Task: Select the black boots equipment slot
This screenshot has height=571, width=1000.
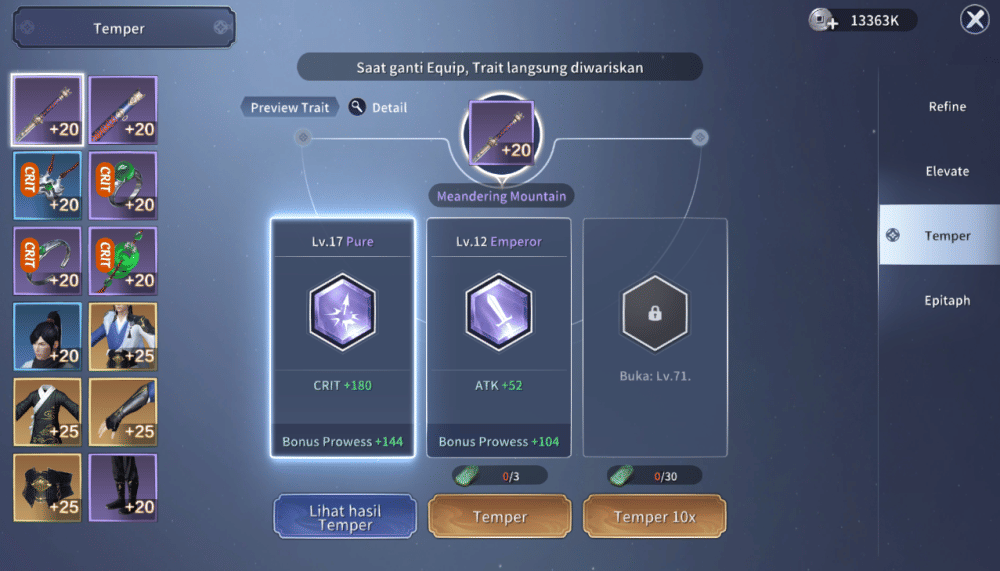Action: [x=123, y=487]
